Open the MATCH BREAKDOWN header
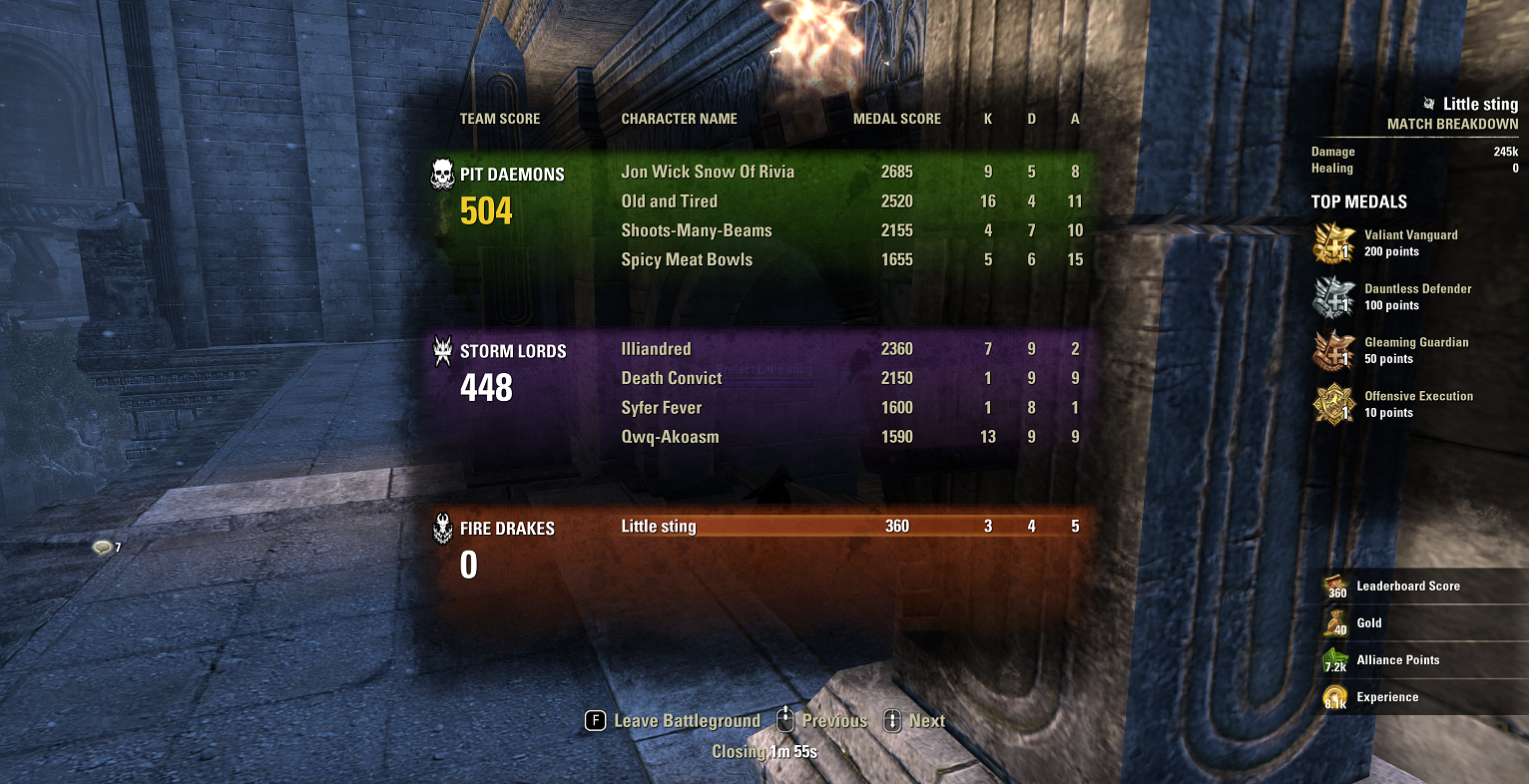 [1453, 125]
